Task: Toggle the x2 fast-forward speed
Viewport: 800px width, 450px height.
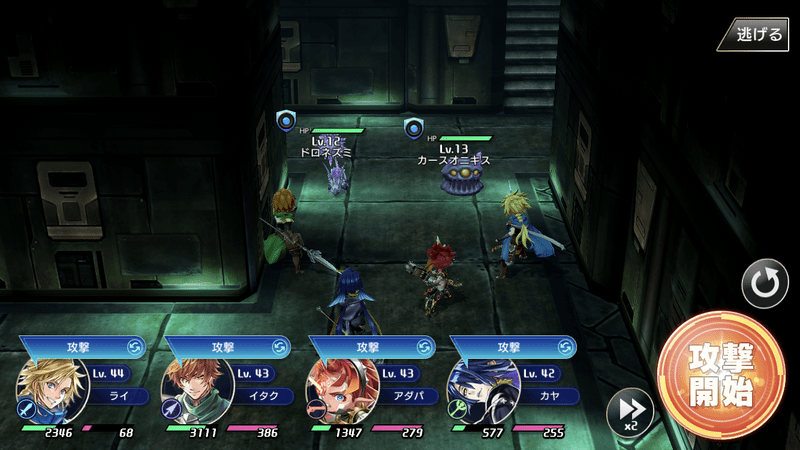Action: (x=630, y=411)
